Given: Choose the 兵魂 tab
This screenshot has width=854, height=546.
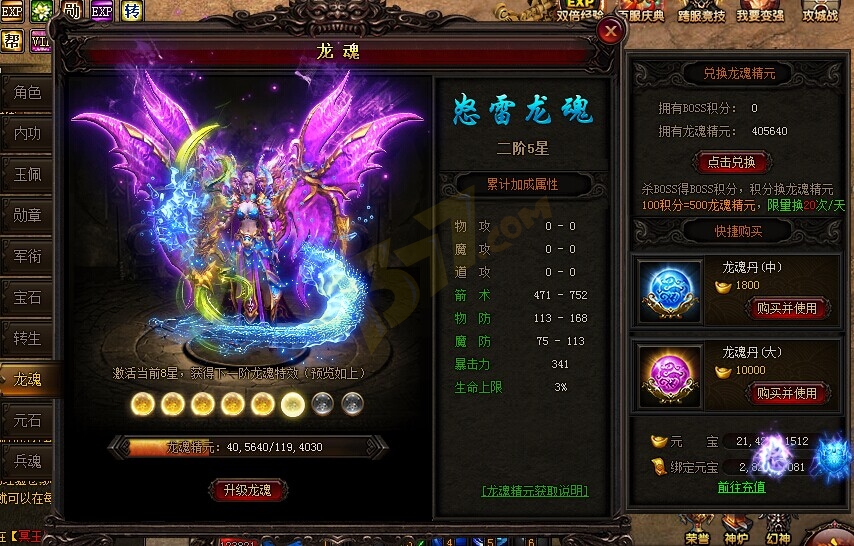Looking at the screenshot, I should [x=28, y=461].
